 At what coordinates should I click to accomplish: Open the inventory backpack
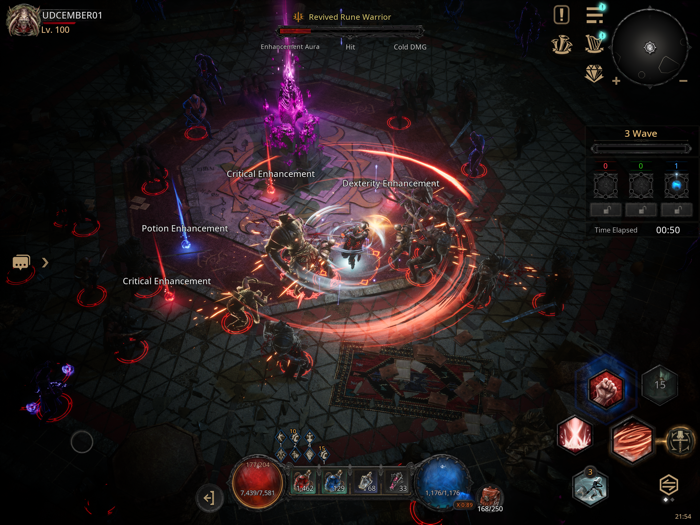click(x=490, y=496)
